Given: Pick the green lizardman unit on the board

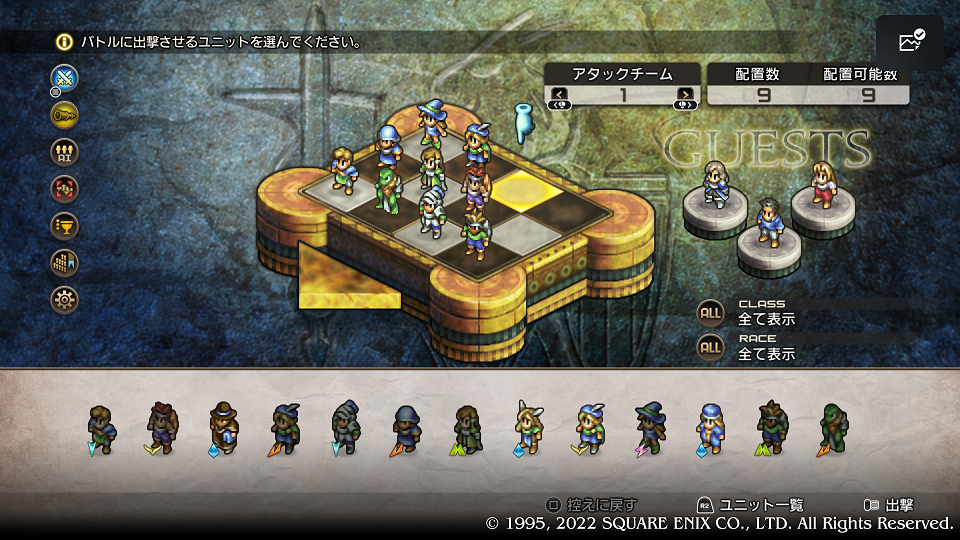Looking at the screenshot, I should (386, 189).
